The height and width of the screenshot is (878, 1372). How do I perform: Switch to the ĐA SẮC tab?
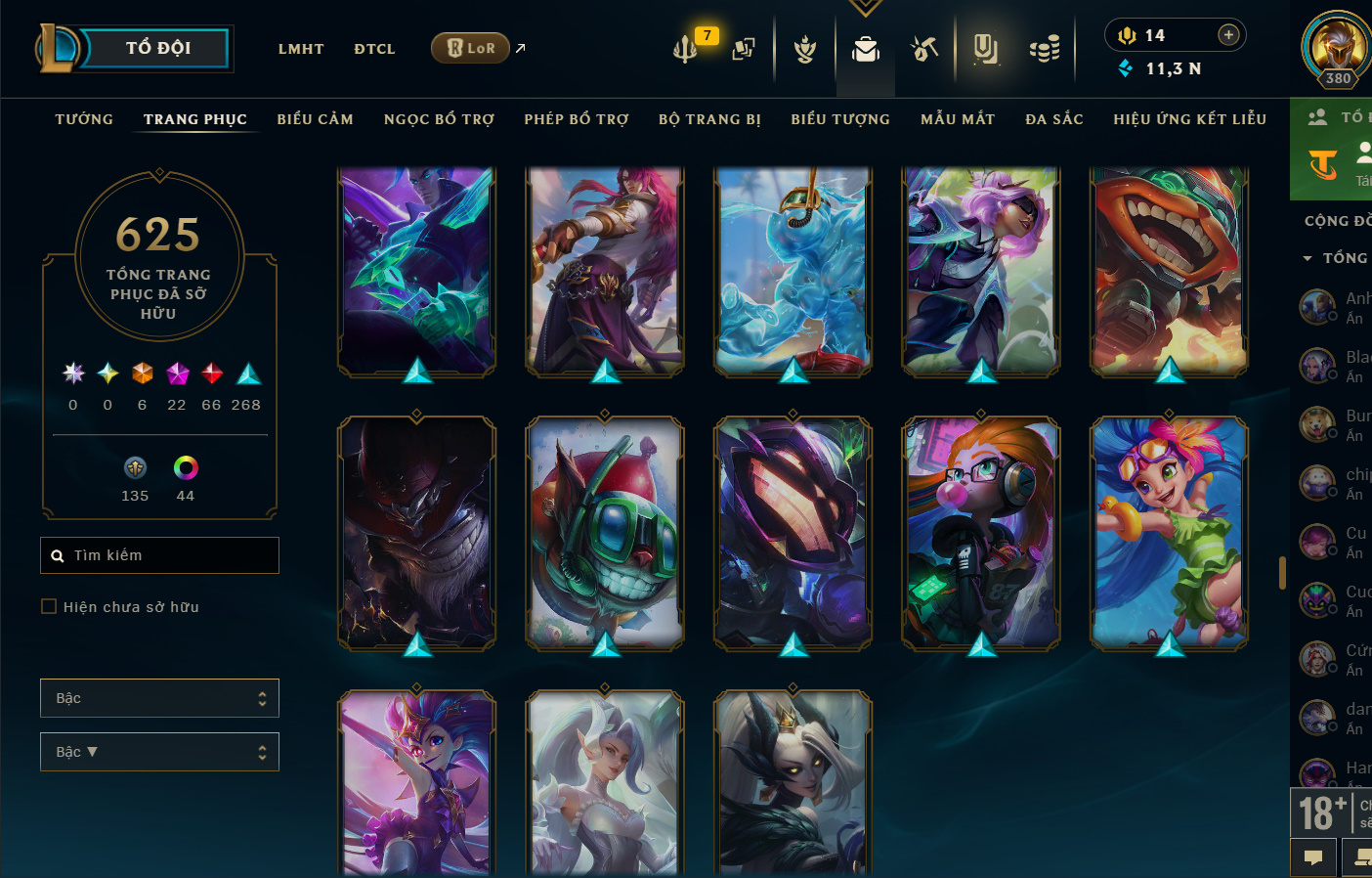1054,119
